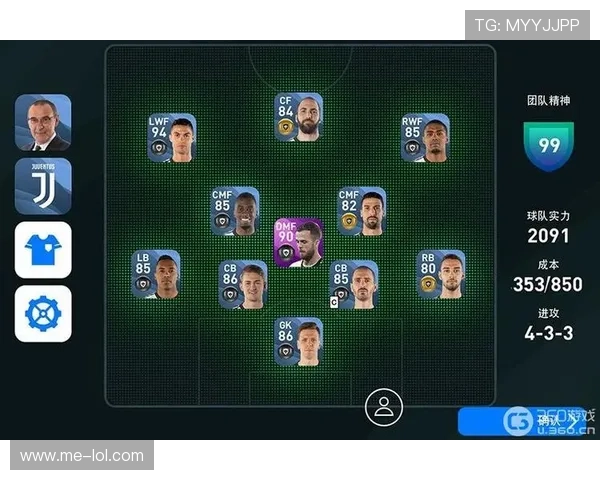This screenshot has height=480, width=600.
Task: Open the manager portrait card
Action: pos(43,122)
